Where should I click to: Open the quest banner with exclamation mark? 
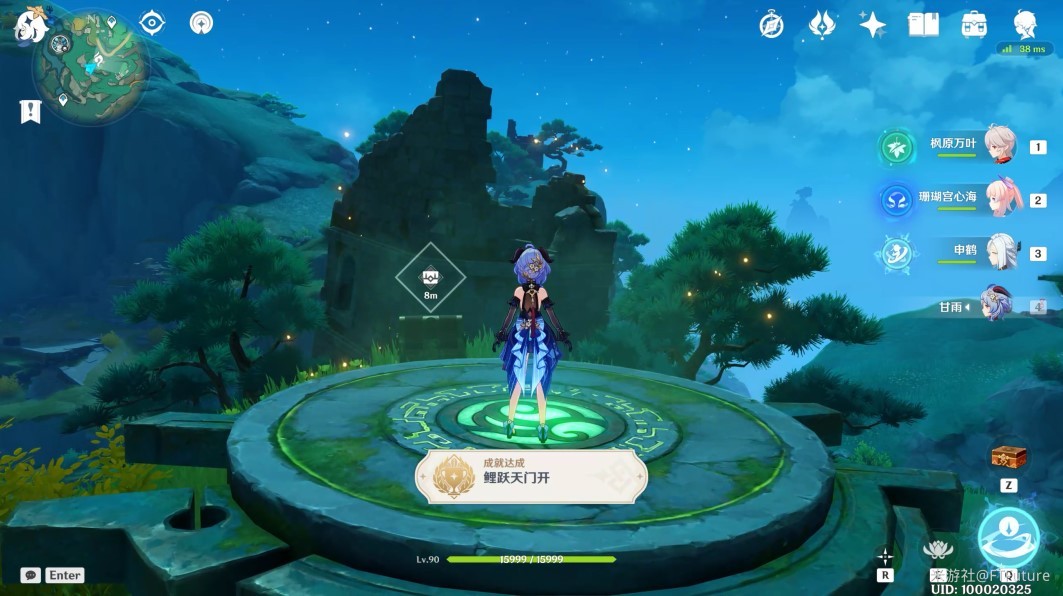click(x=30, y=111)
